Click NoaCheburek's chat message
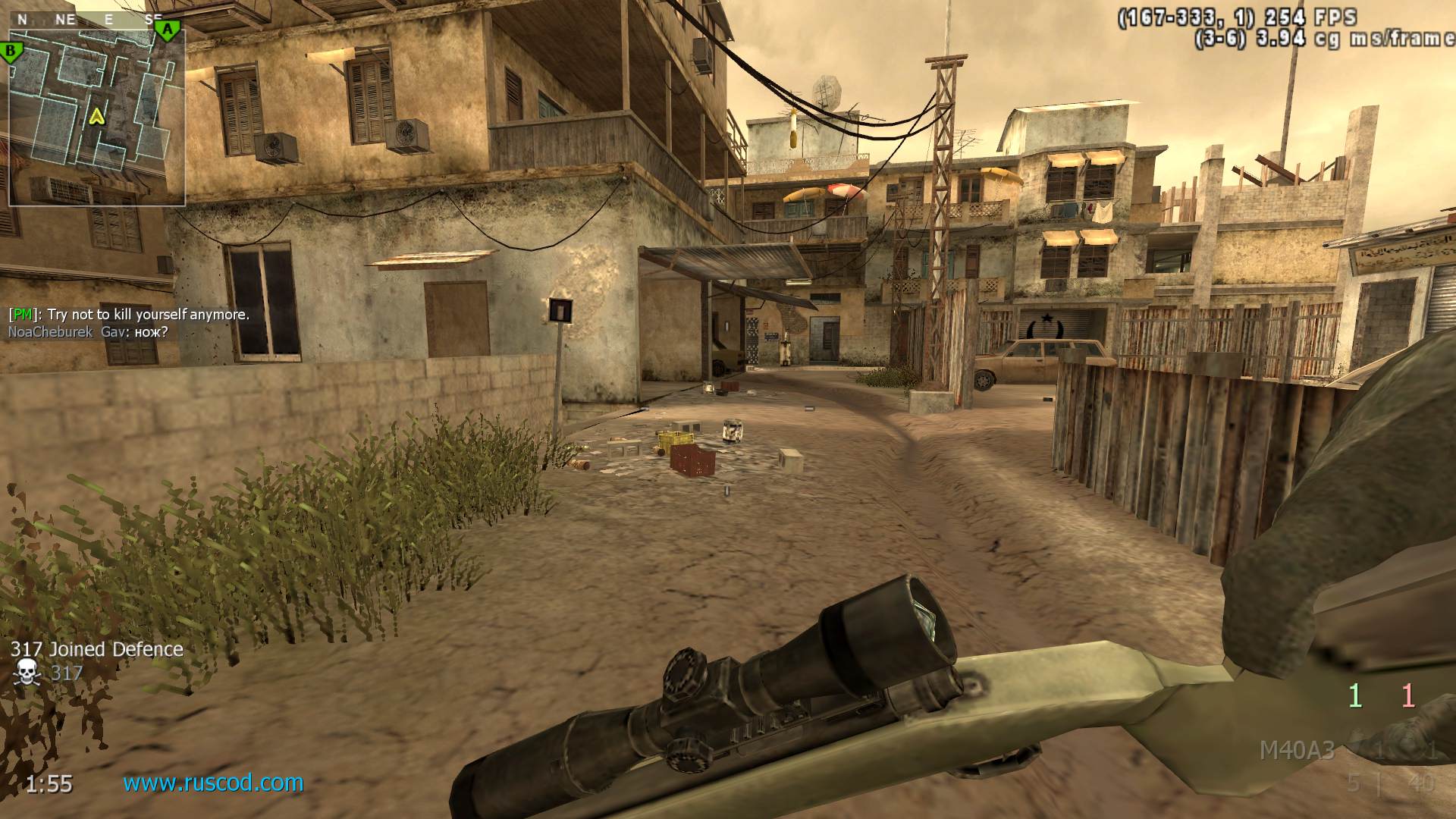This screenshot has height=819, width=1456. (88, 331)
